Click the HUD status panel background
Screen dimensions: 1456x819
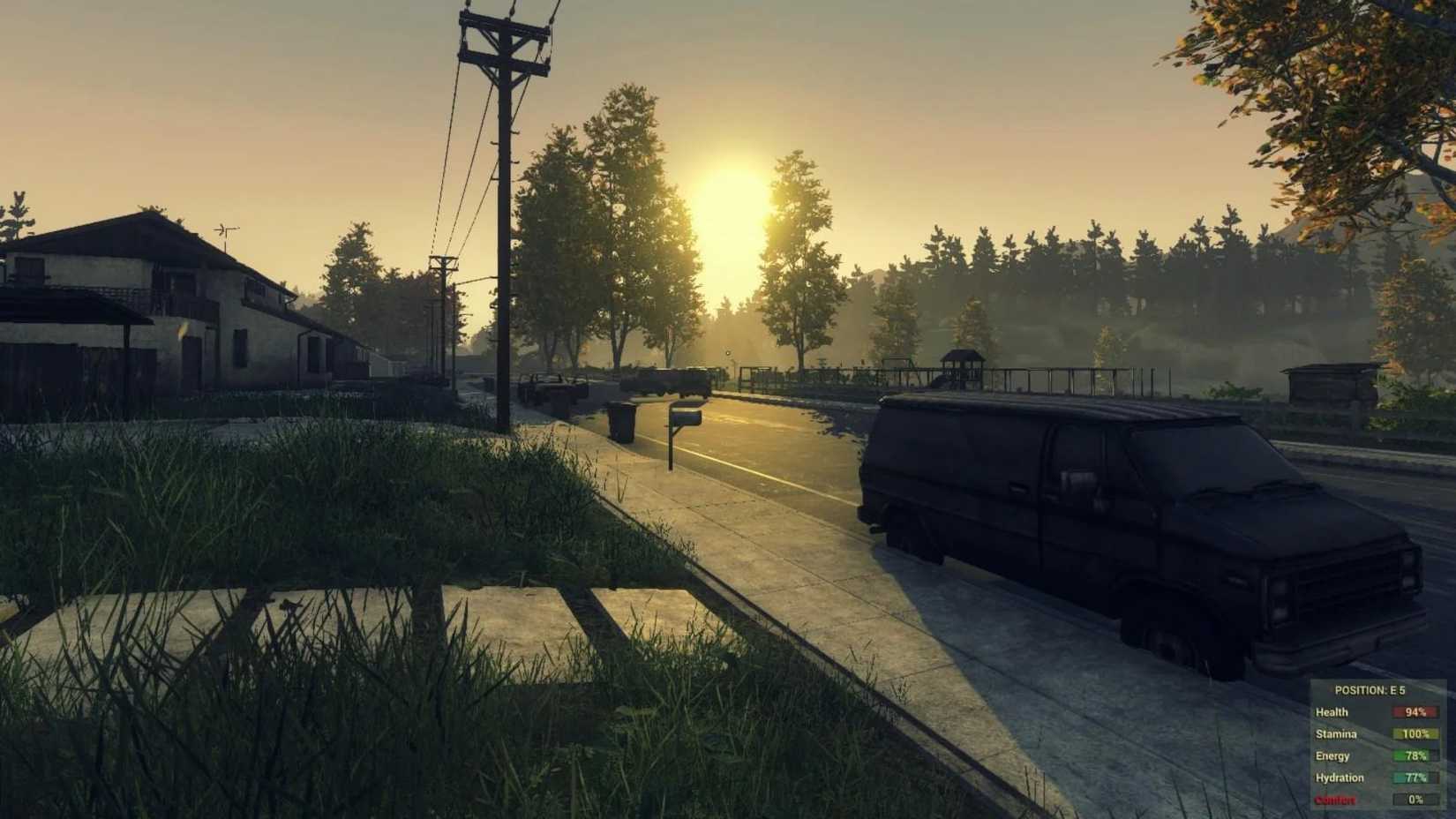coord(1372,746)
